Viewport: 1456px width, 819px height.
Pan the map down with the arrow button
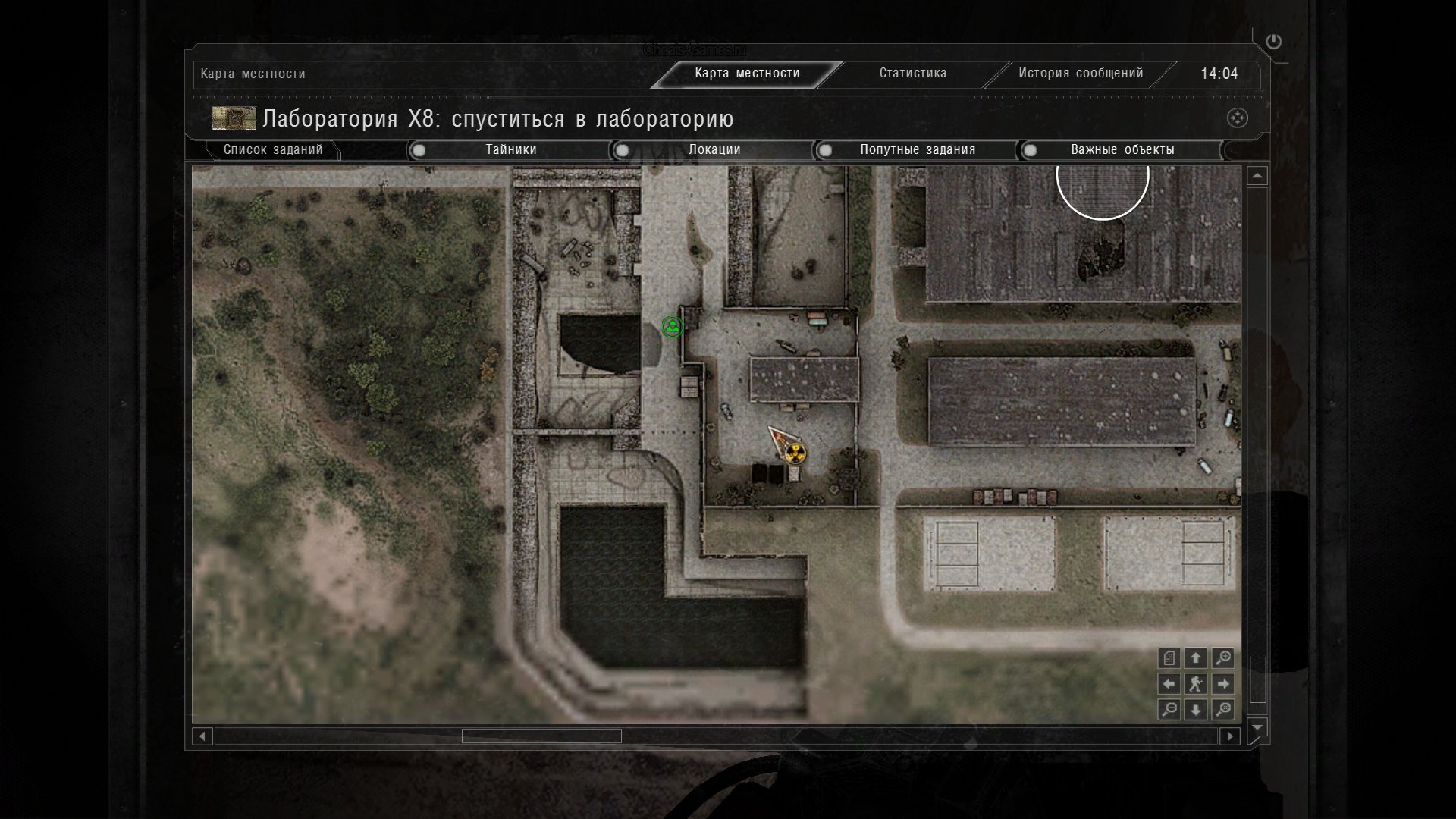pos(1196,710)
